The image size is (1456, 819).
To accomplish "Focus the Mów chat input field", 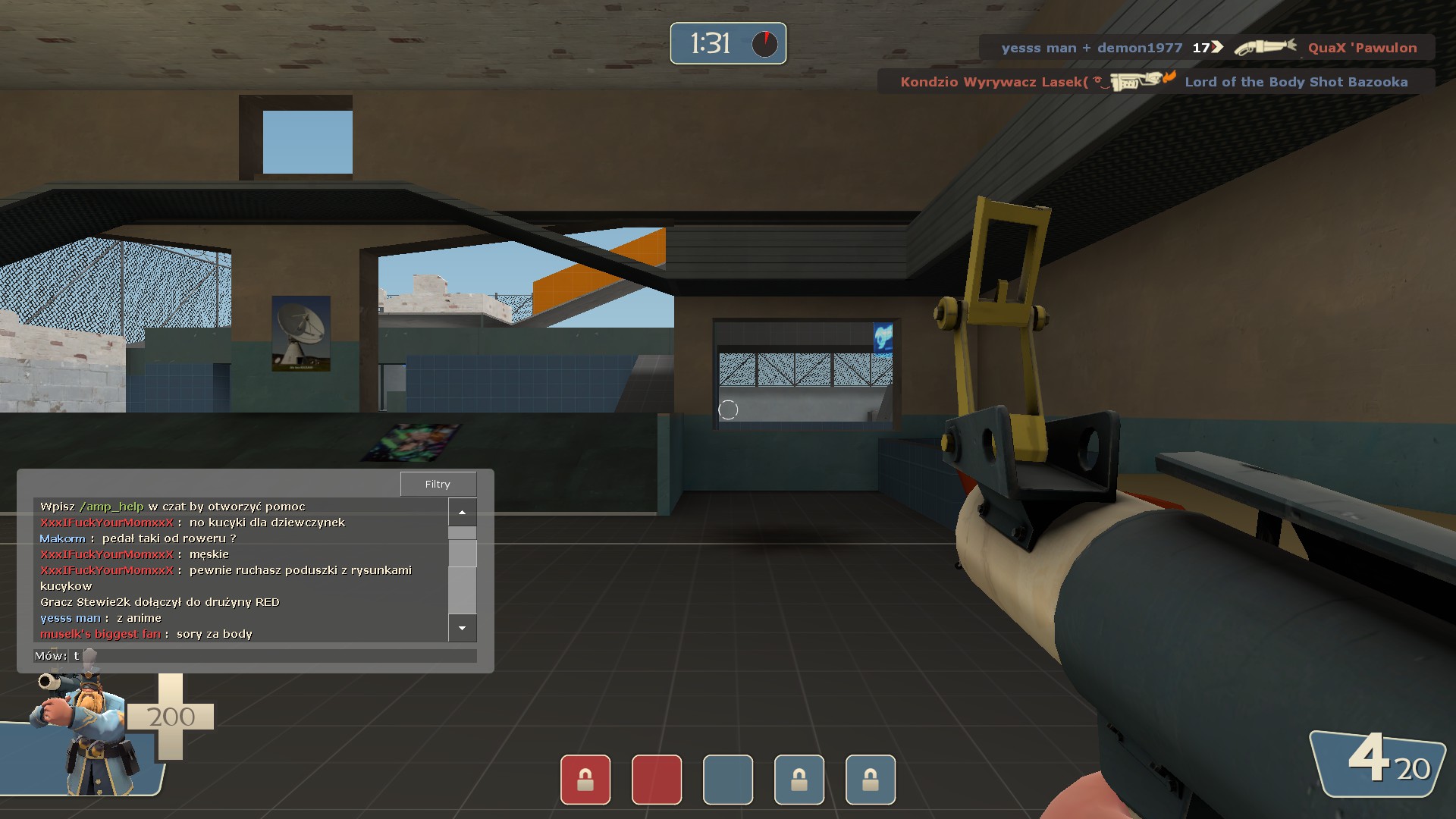I will [273, 656].
